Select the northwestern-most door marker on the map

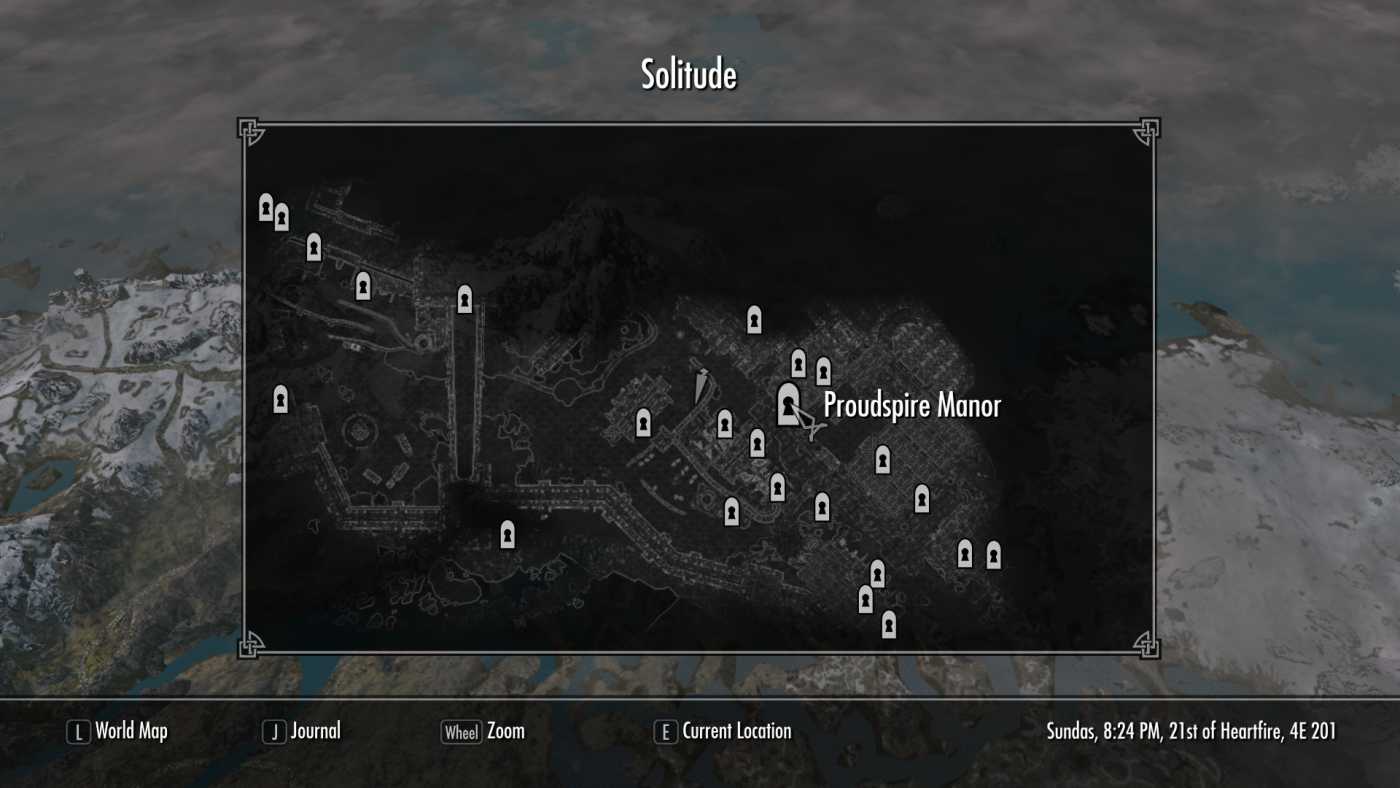tap(265, 207)
